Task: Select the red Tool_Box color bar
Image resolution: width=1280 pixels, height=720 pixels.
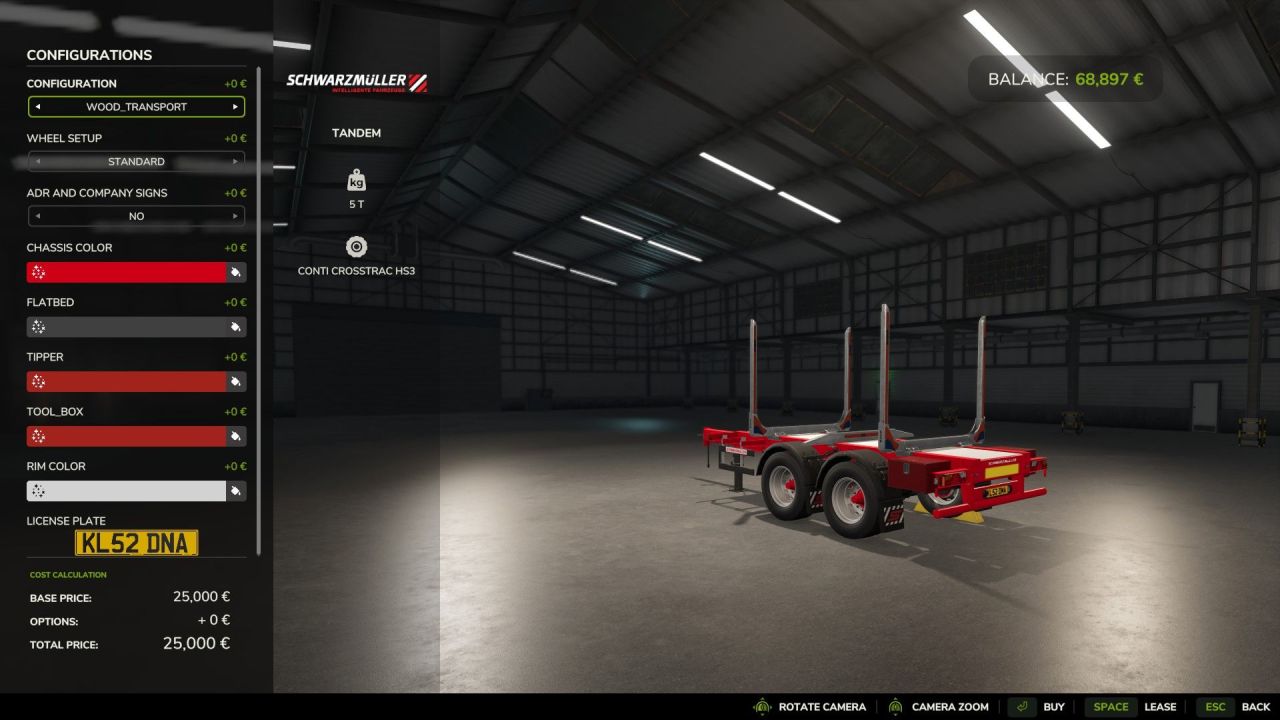Action: pyautogui.click(x=125, y=436)
